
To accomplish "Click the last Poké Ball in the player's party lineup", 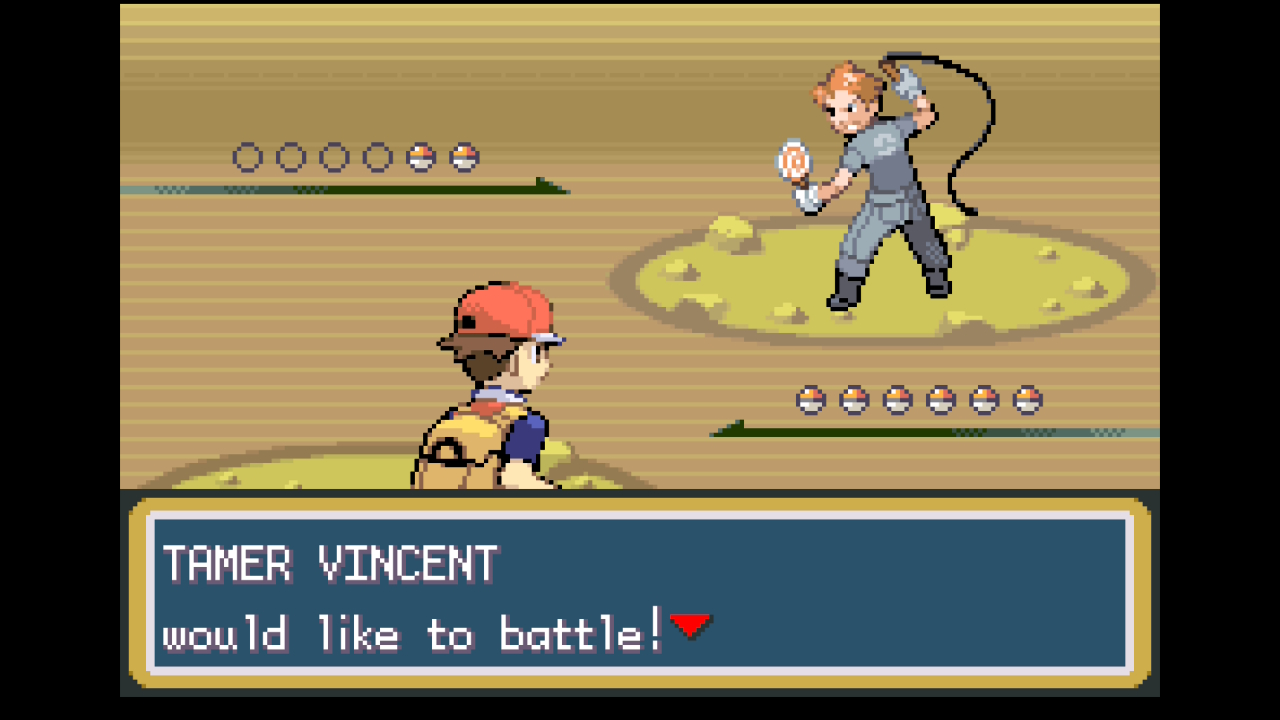I will (1028, 399).
